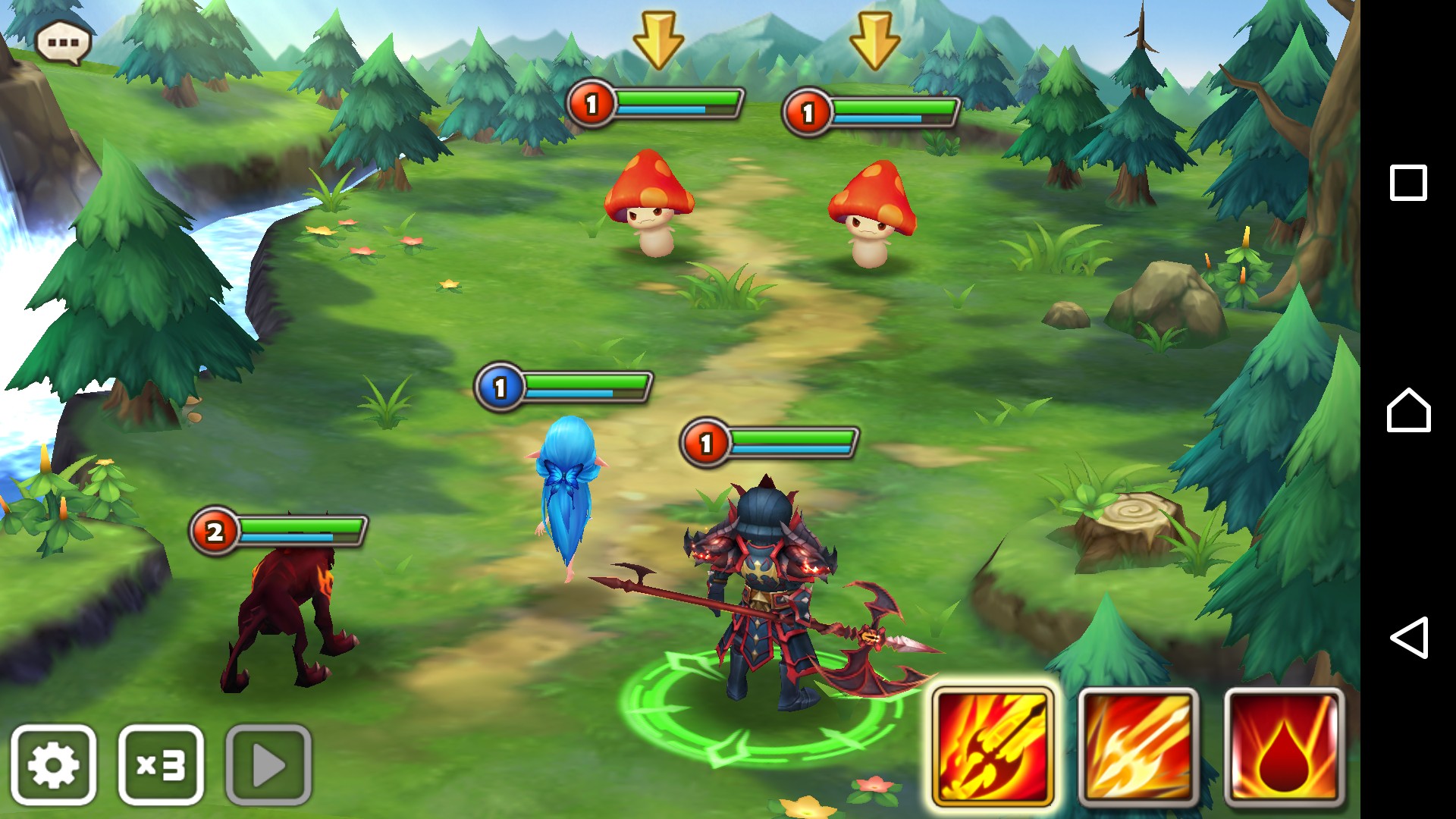Tap the Android back triangle button

[1408, 637]
